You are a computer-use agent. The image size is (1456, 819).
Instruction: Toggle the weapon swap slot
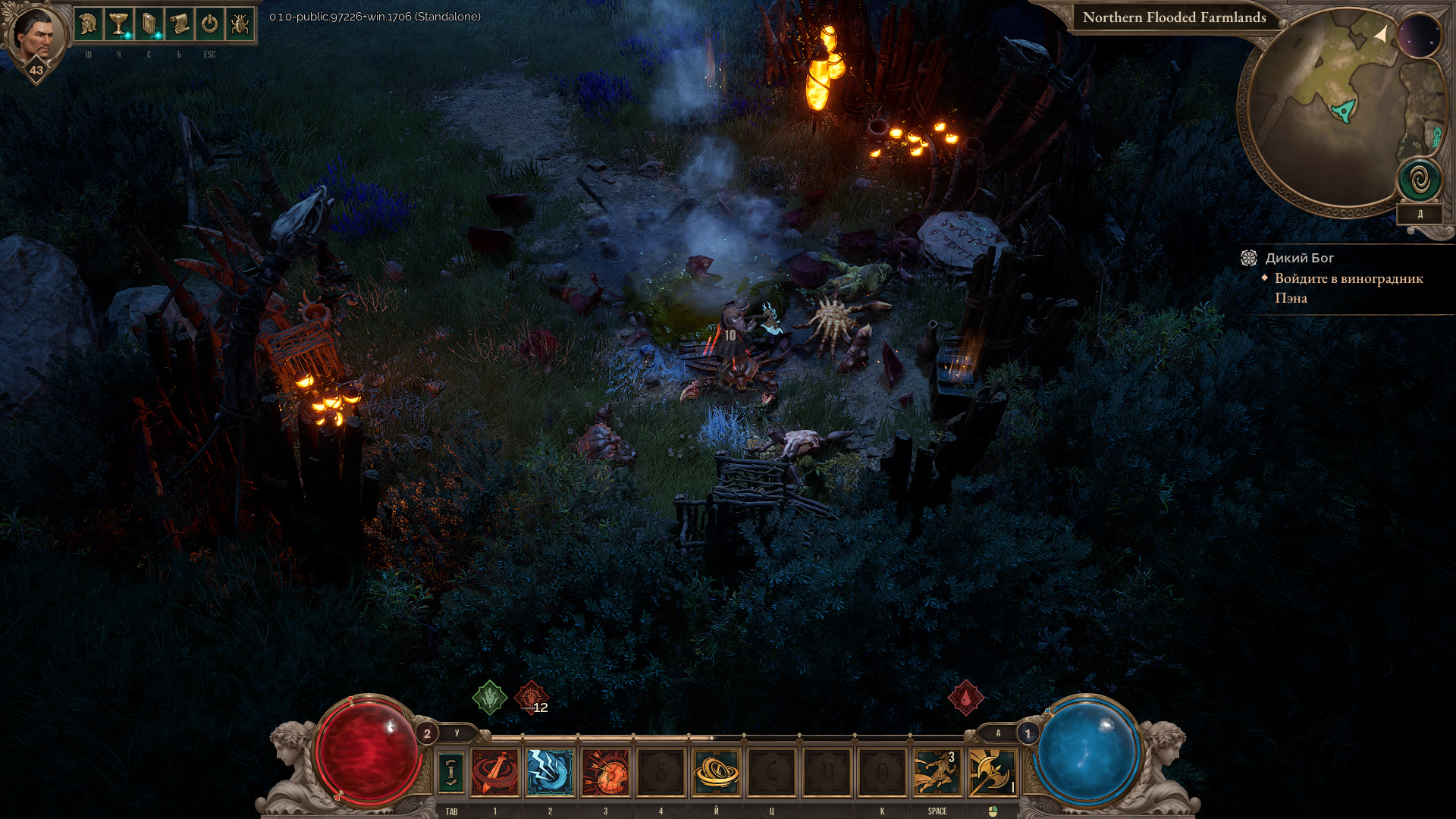(451, 772)
